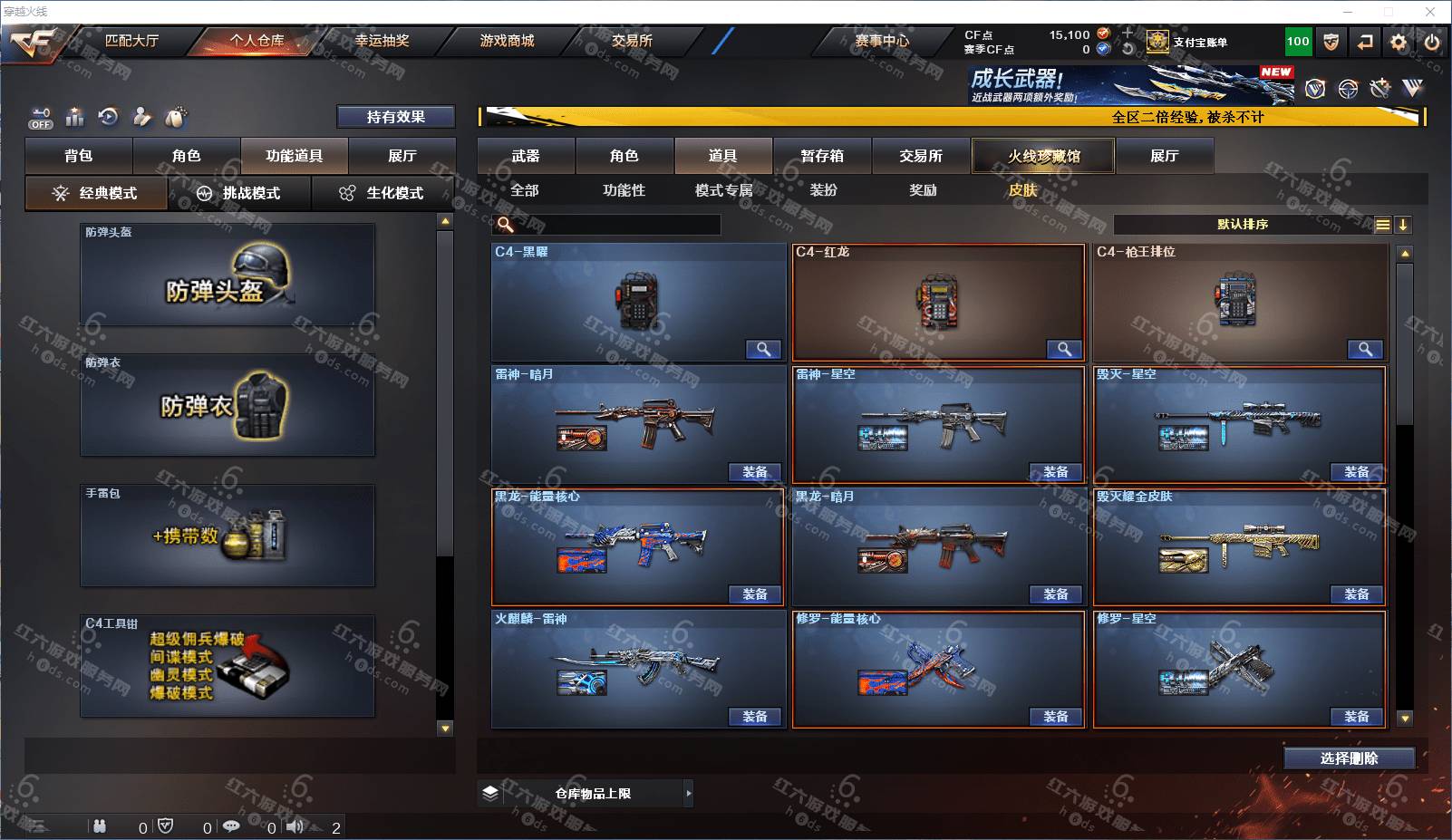Go to 游戏商城 shop
1452x840 pixels.
coord(507,41)
